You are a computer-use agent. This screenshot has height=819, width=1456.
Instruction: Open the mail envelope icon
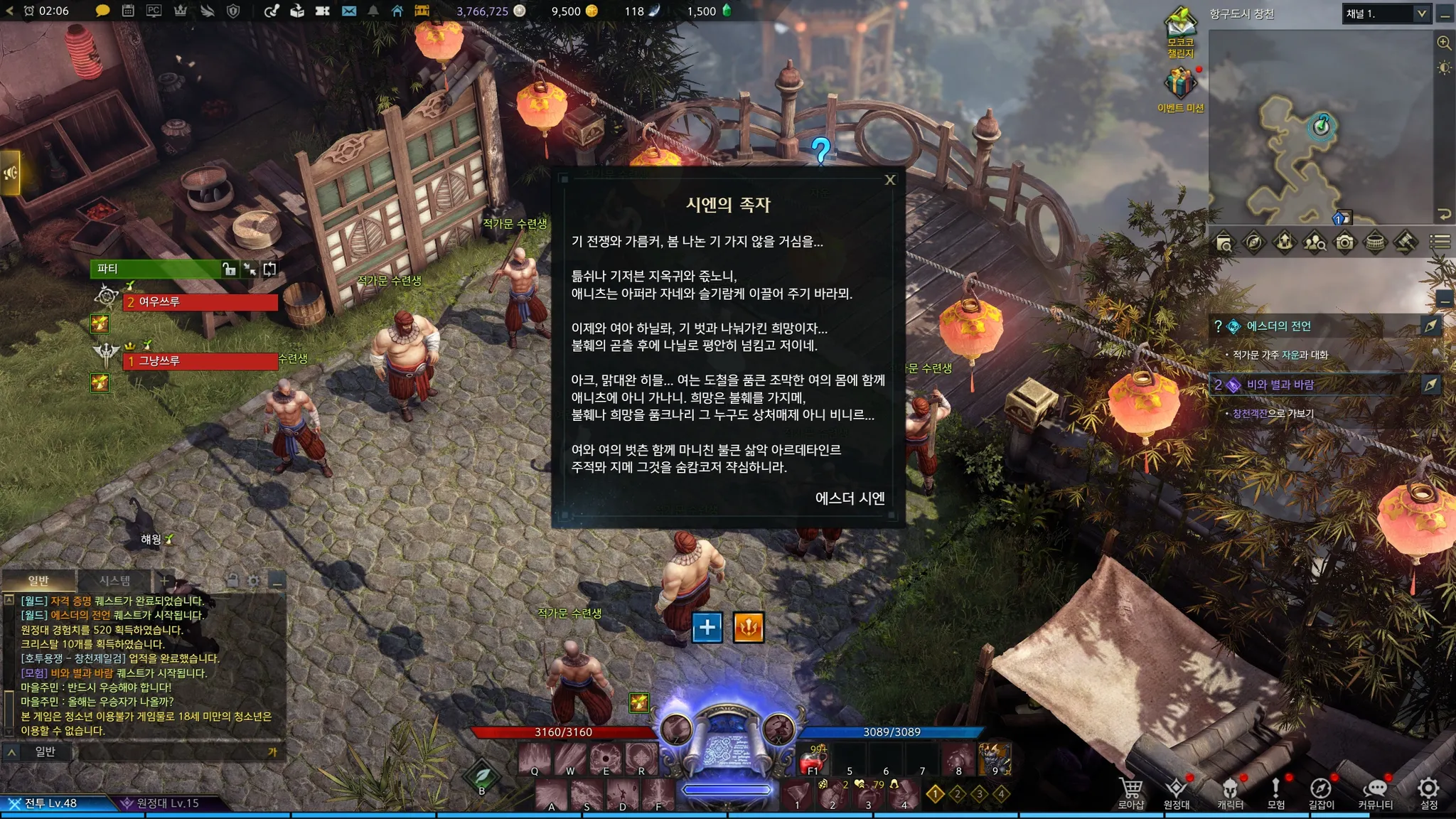pyautogui.click(x=348, y=11)
